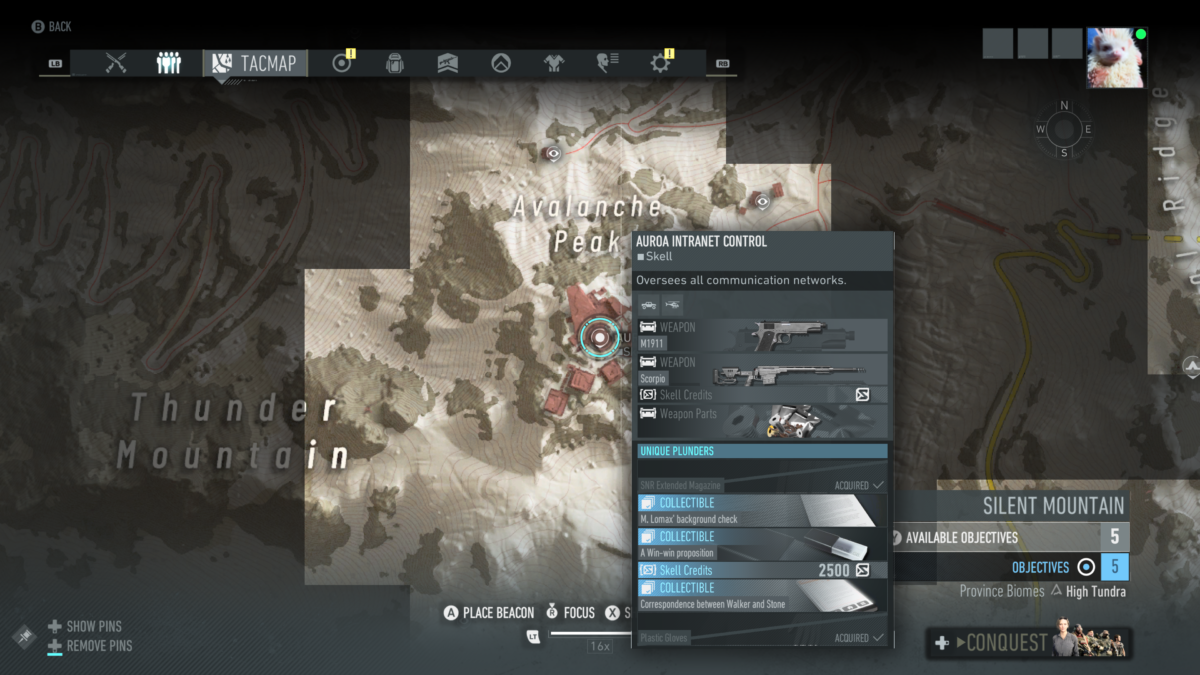1200x675 pixels.
Task: Choose the 2500 Skell Credits plunder row
Action: (760, 570)
